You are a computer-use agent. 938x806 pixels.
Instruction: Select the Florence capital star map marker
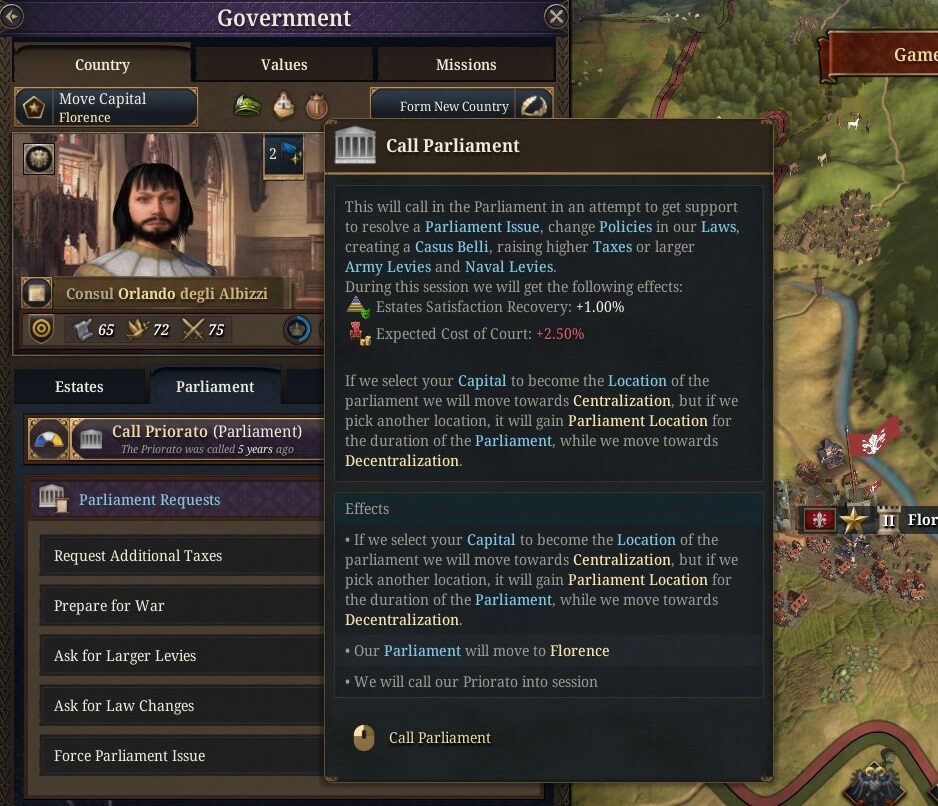[852, 520]
